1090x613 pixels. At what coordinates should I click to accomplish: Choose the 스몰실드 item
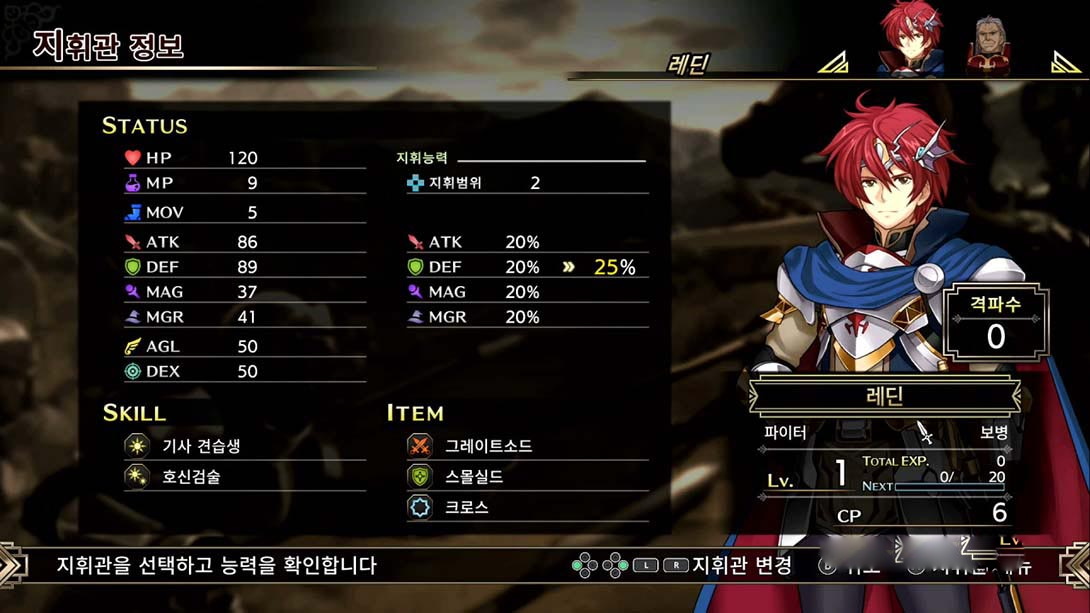[x=474, y=476]
